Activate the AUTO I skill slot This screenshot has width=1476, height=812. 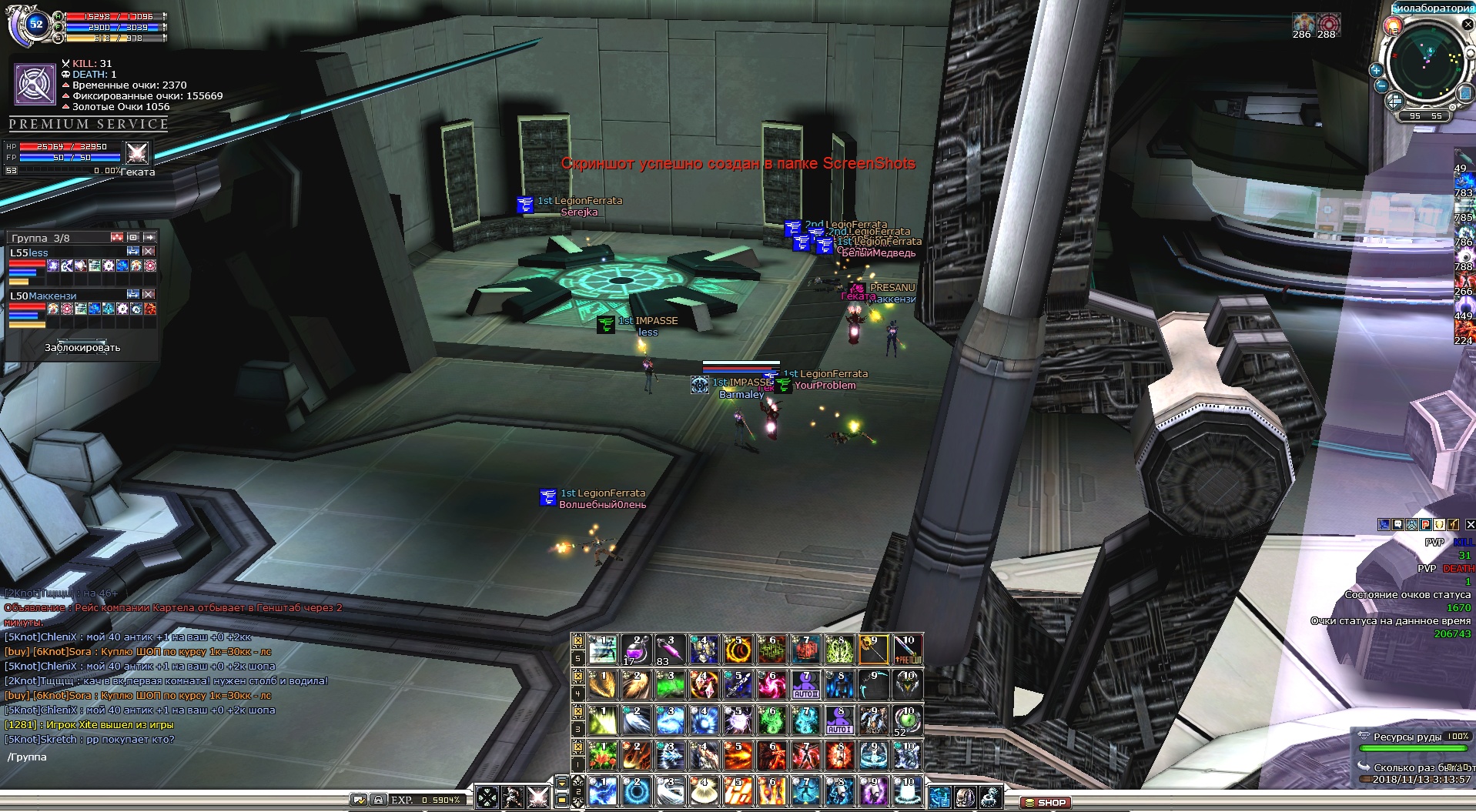839,721
